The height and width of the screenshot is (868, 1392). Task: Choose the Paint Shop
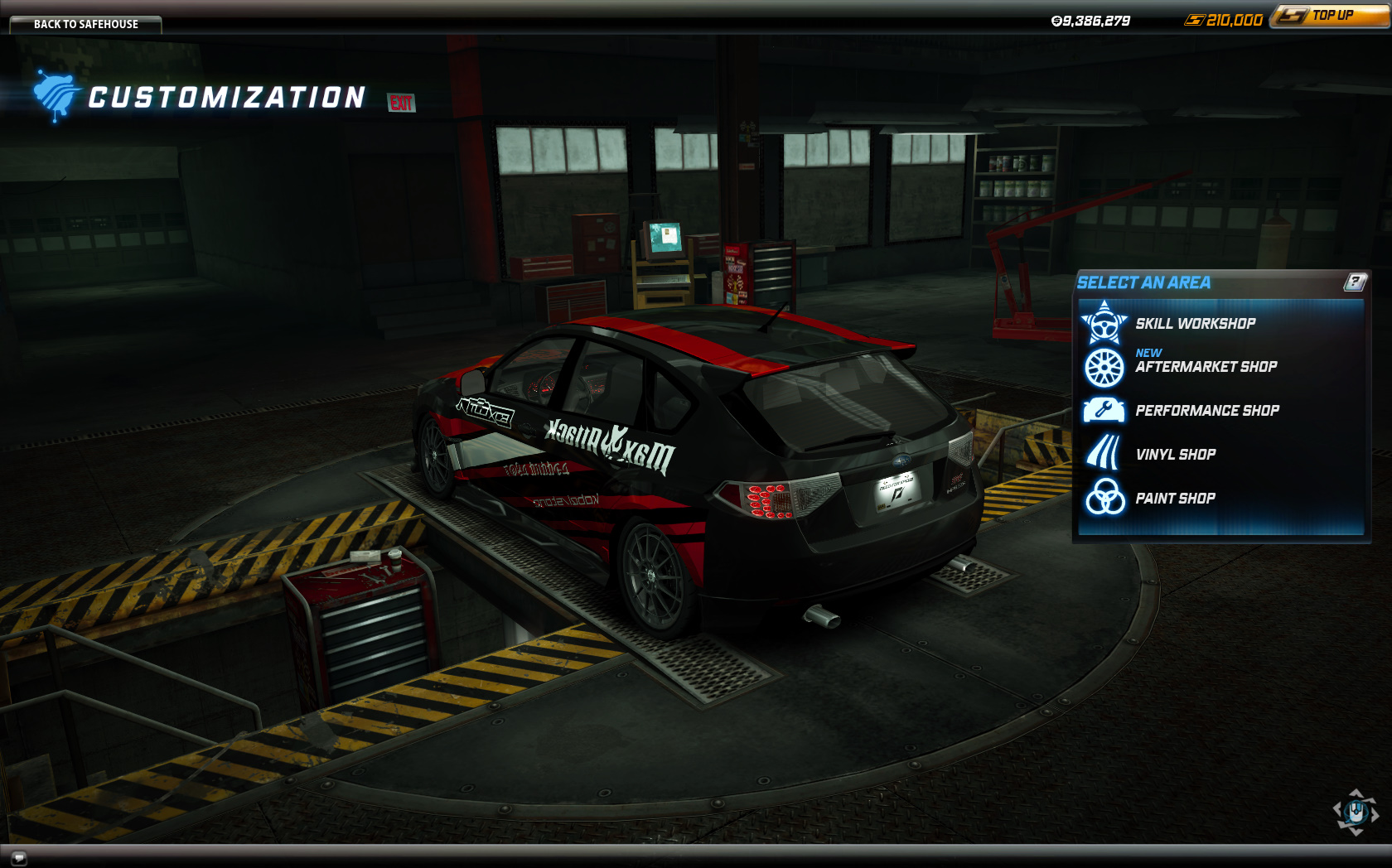[1174, 499]
